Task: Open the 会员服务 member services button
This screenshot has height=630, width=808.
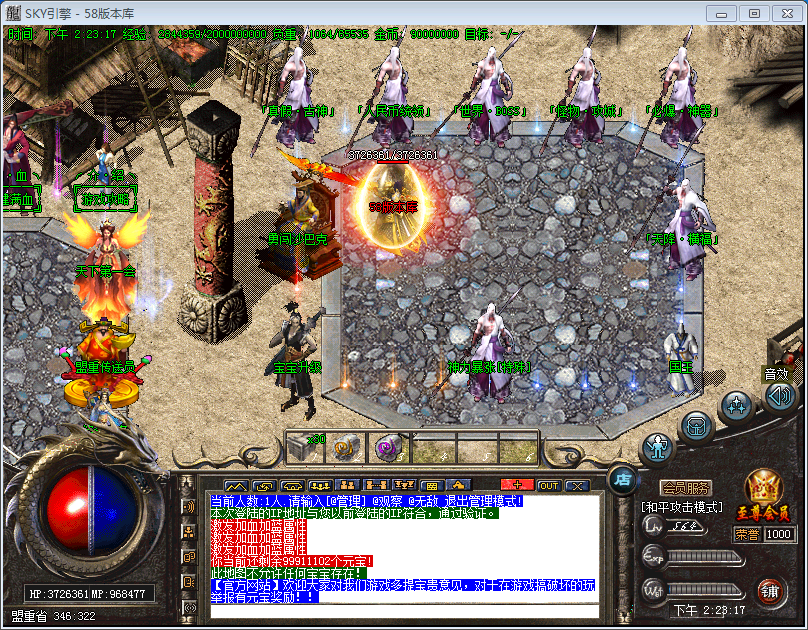Action: point(686,488)
